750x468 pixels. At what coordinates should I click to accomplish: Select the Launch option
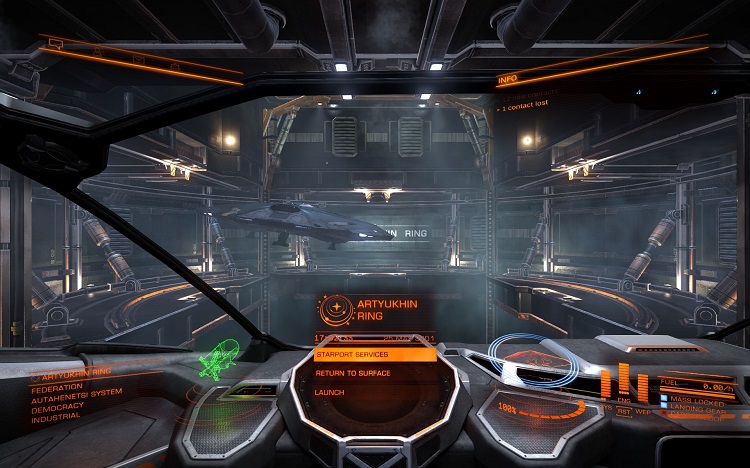pos(374,392)
